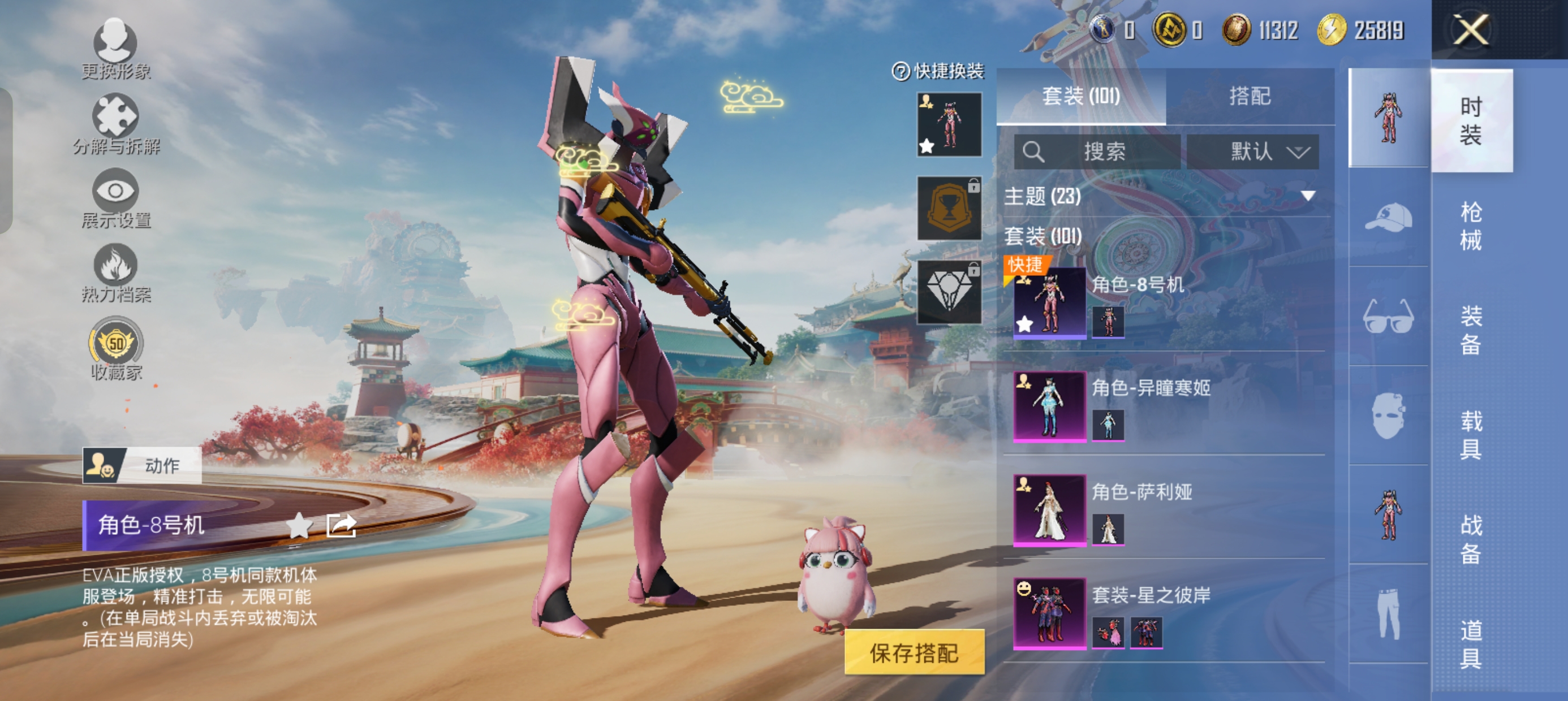Open the 默认 sort dropdown
Image resolution: width=1568 pixels, height=701 pixels.
(x=1253, y=152)
